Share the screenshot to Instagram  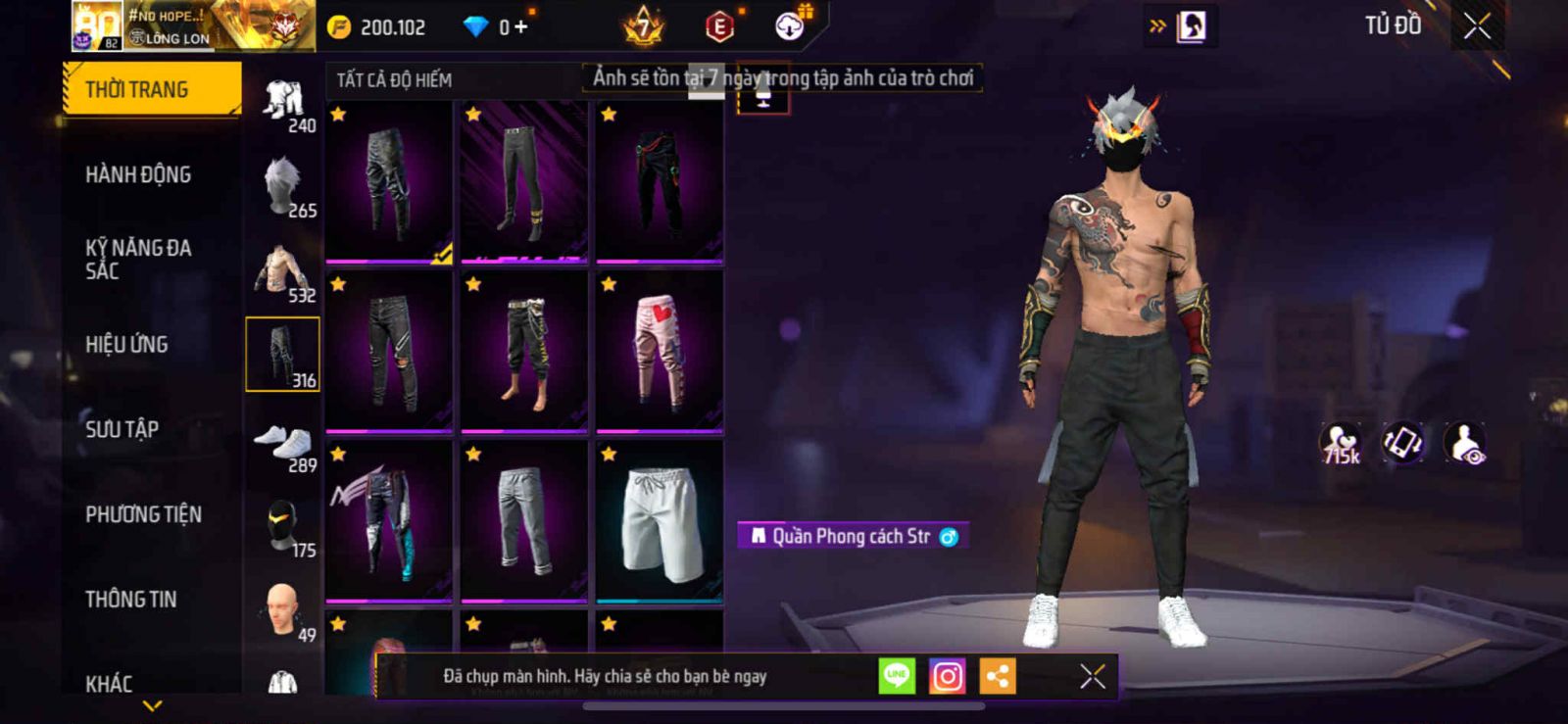point(947,676)
